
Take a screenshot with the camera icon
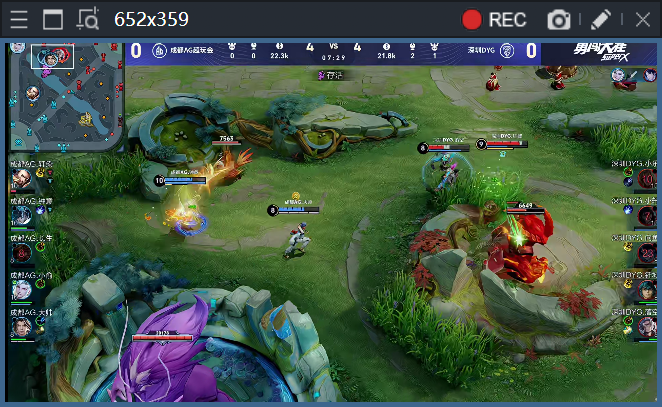pos(559,19)
